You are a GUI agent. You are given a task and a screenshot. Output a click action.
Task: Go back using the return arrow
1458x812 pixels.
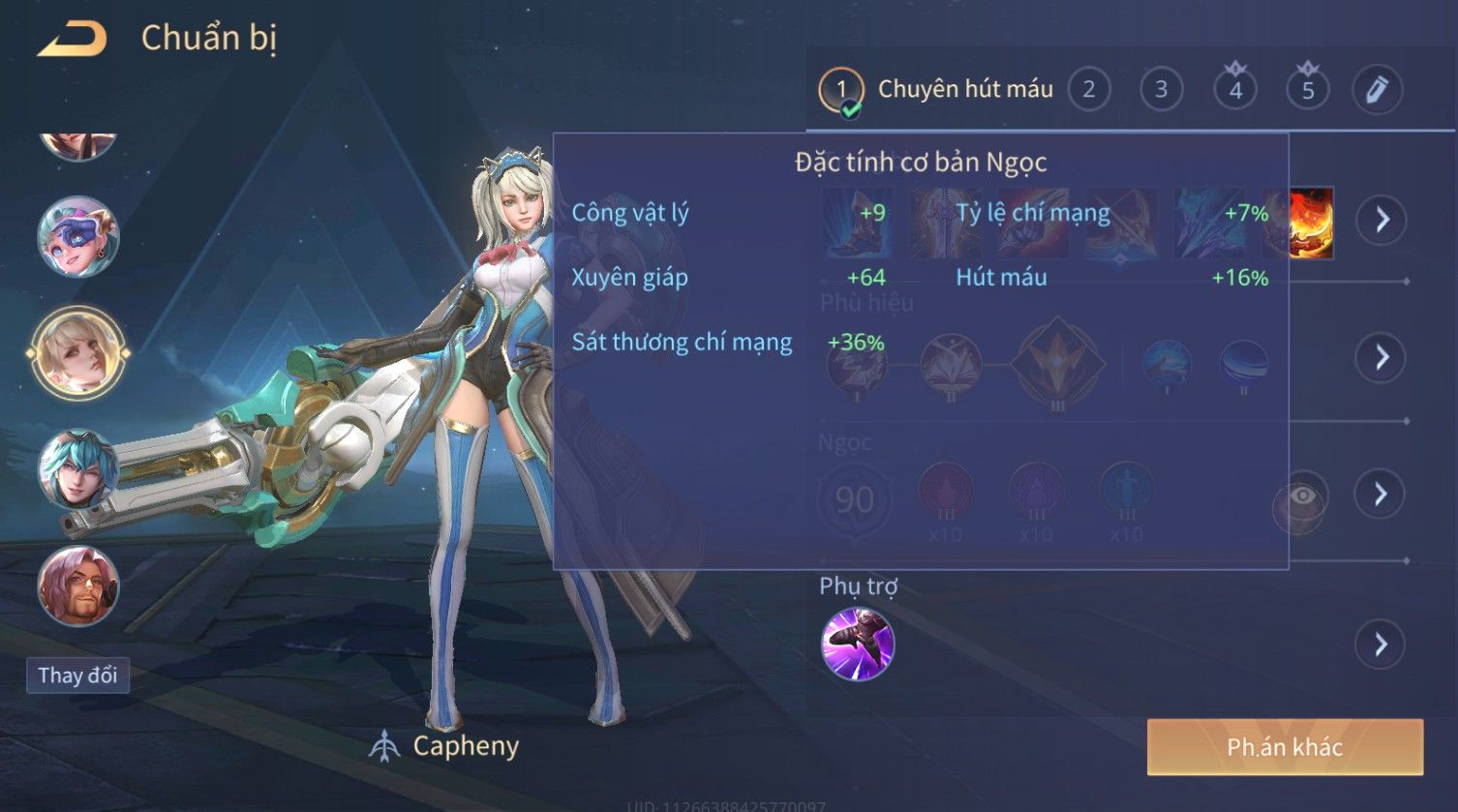coord(72,40)
